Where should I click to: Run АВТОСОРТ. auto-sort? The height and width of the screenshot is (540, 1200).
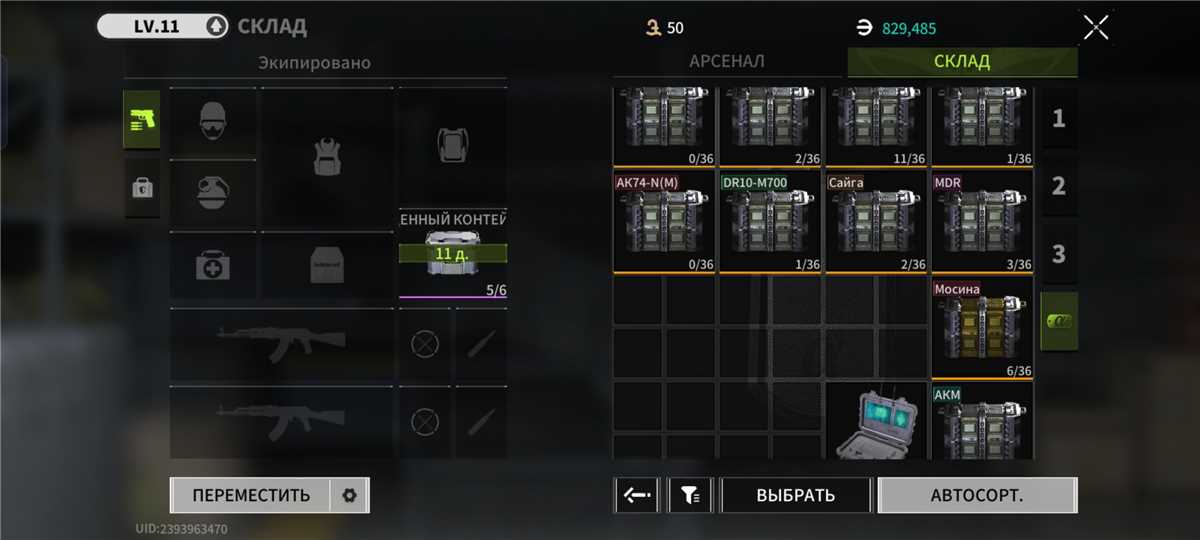click(977, 495)
